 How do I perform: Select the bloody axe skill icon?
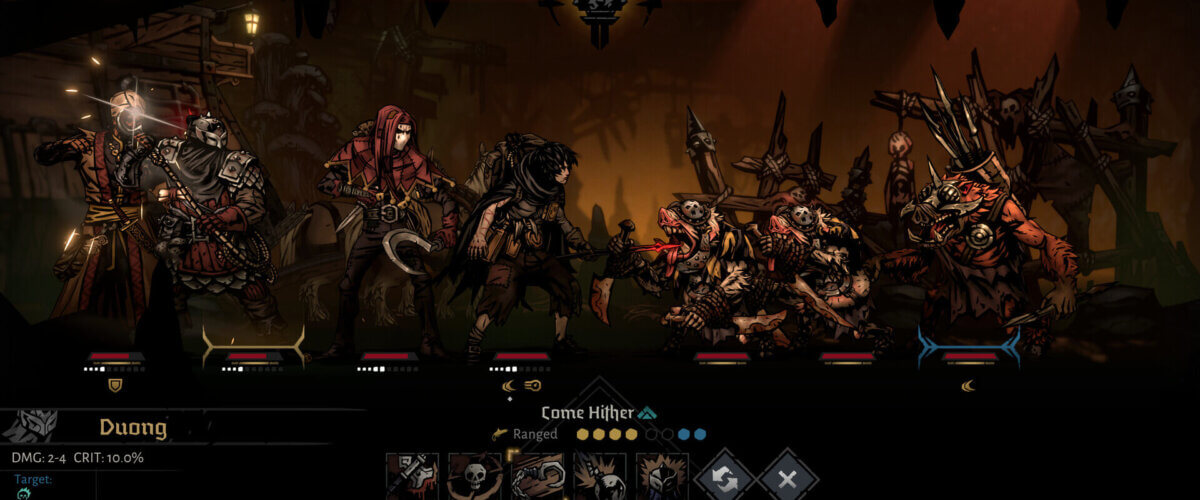[x=412, y=477]
